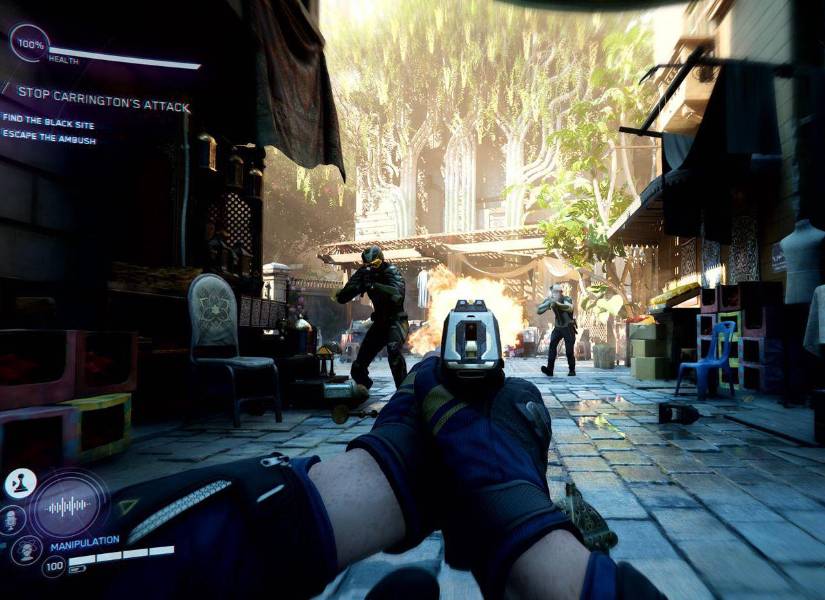Image resolution: width=825 pixels, height=600 pixels.
Task: Activate the Manipulation soundwave ability
Action: 68,506
